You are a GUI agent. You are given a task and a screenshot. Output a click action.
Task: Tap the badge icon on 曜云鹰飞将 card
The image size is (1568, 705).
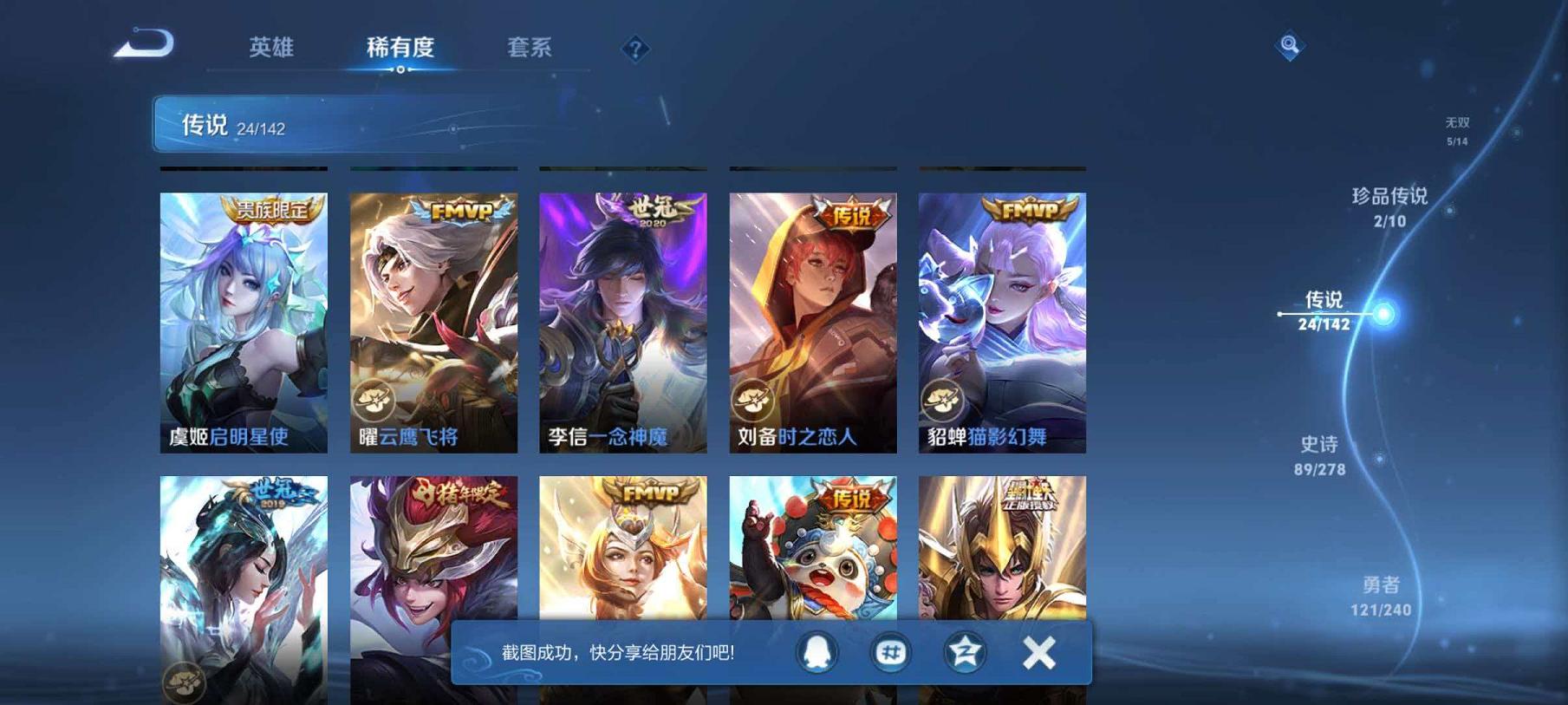coord(376,399)
